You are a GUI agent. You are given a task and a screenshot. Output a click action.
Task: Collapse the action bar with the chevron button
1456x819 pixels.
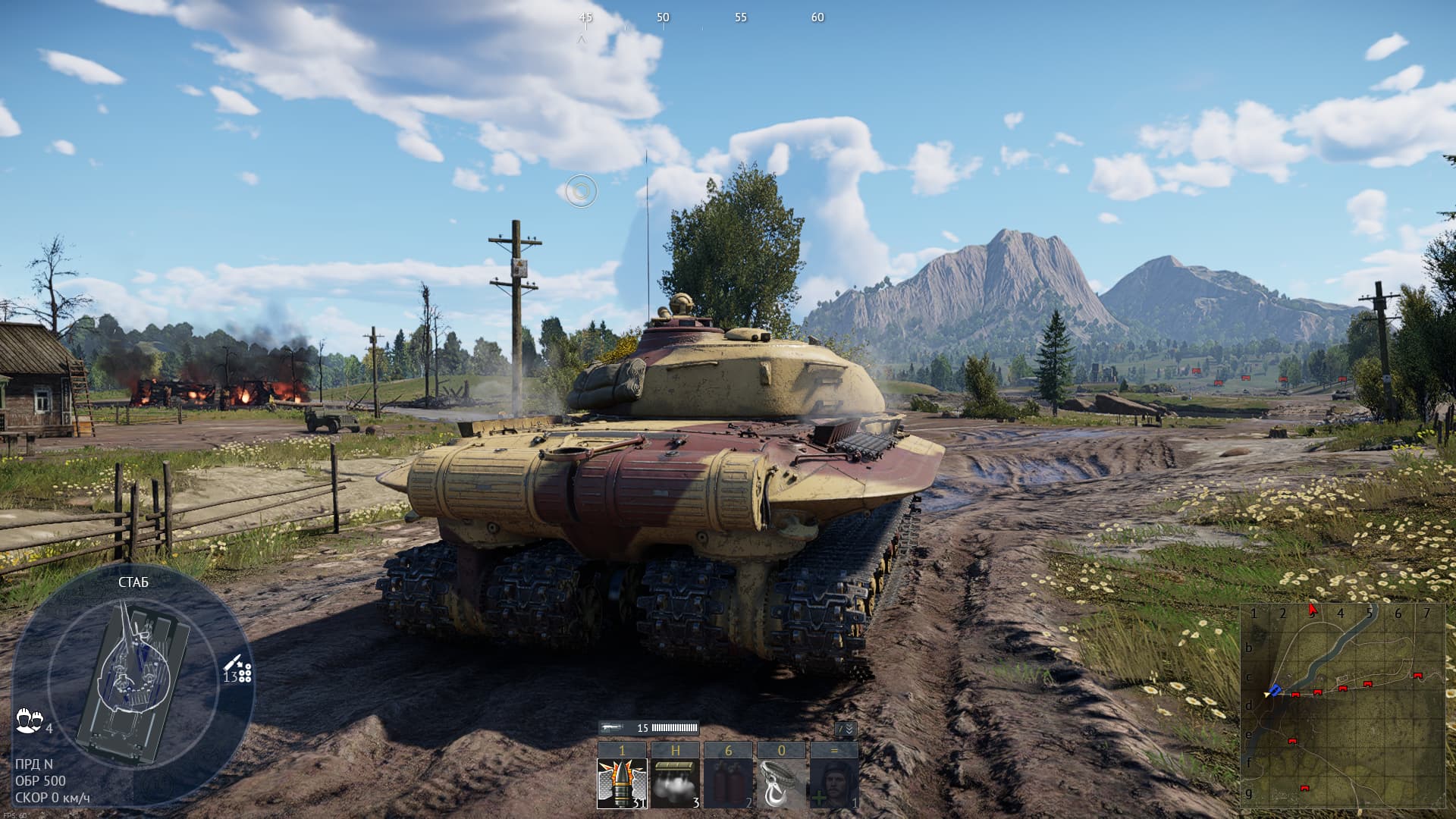(846, 729)
